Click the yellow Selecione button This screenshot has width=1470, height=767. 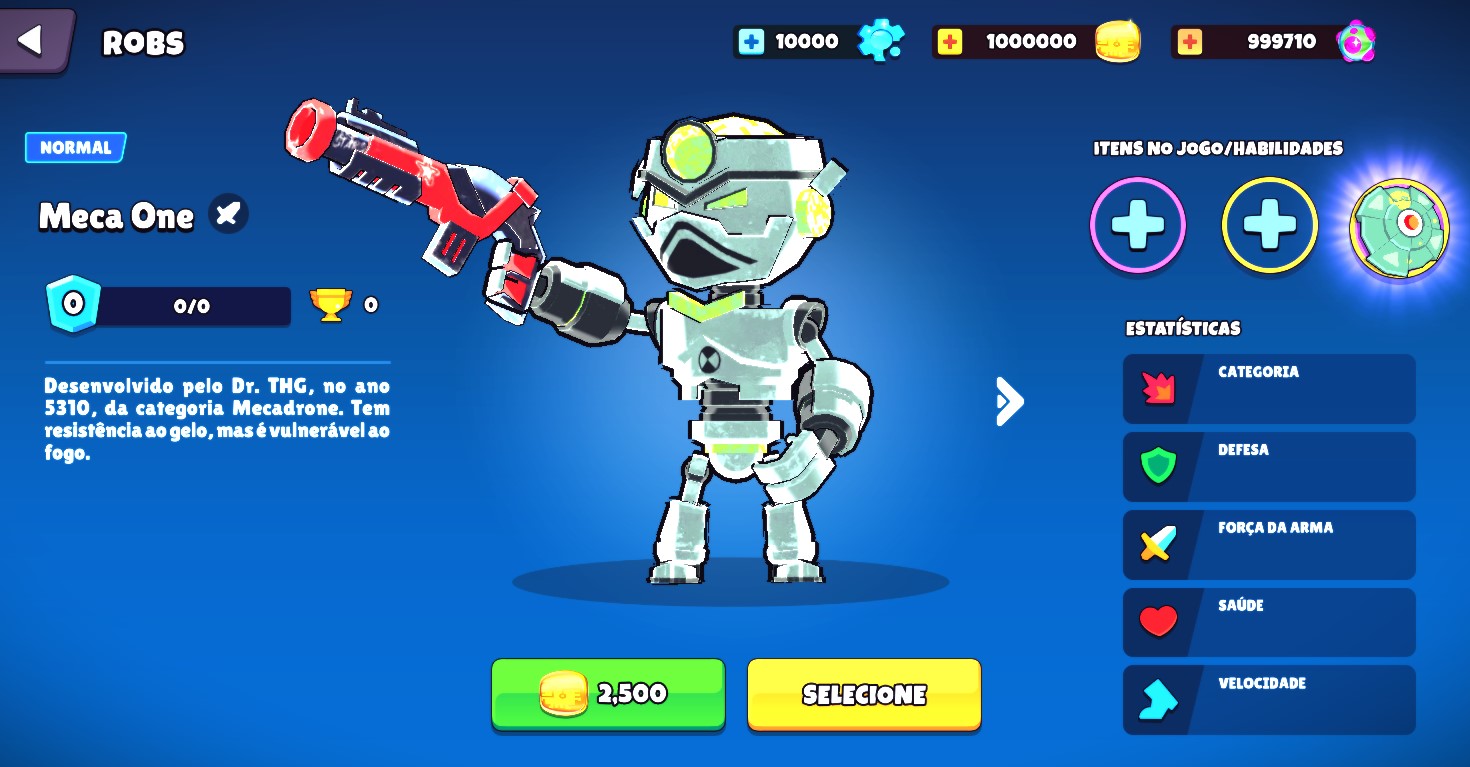(863, 694)
